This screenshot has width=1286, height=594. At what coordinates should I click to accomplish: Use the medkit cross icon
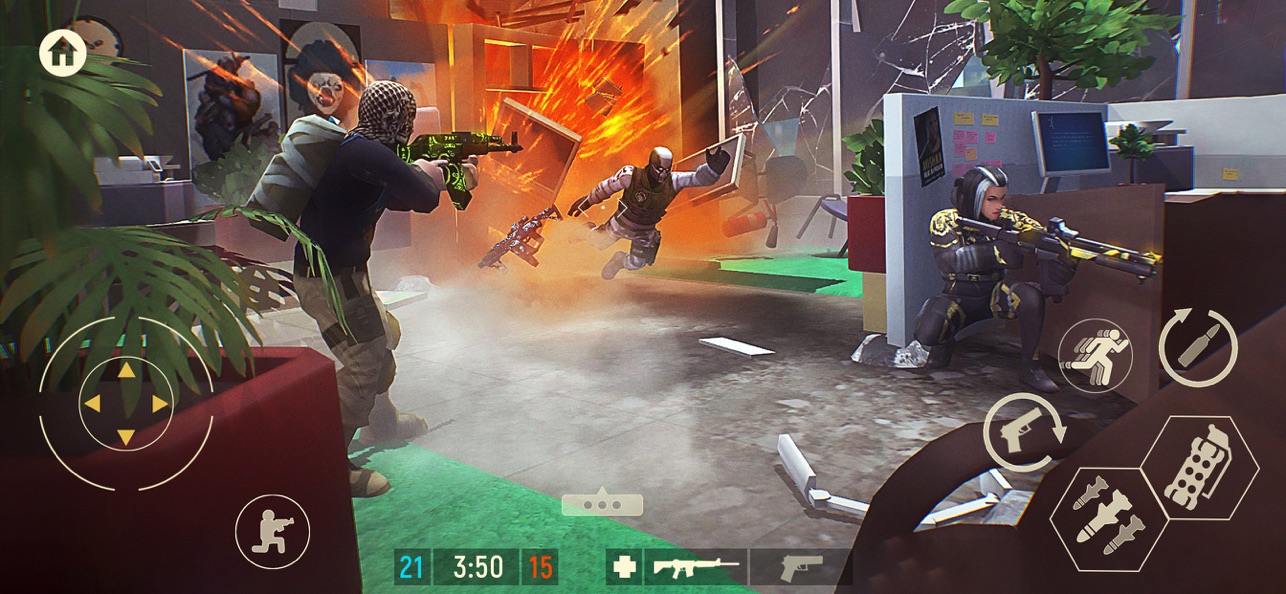pos(624,567)
